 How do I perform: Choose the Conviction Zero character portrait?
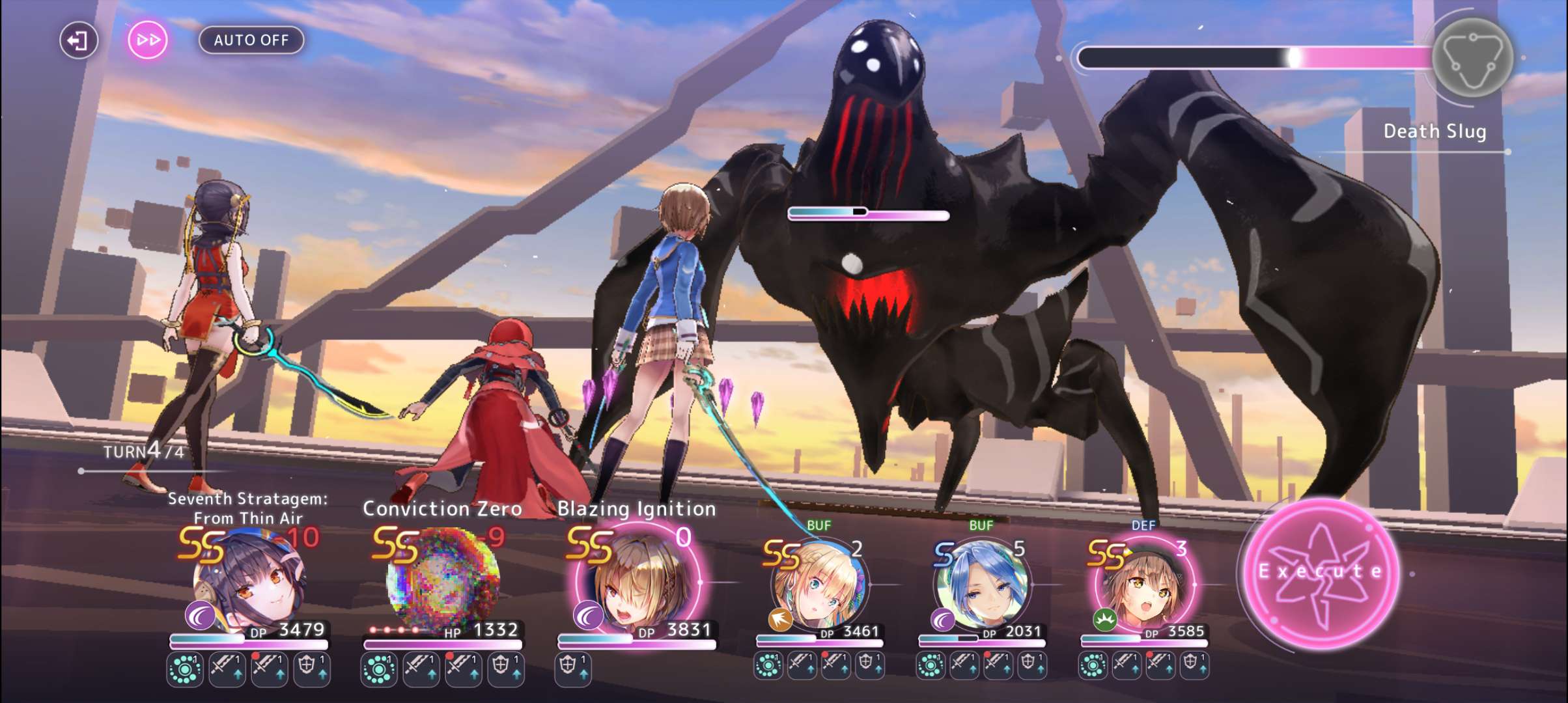pos(443,579)
